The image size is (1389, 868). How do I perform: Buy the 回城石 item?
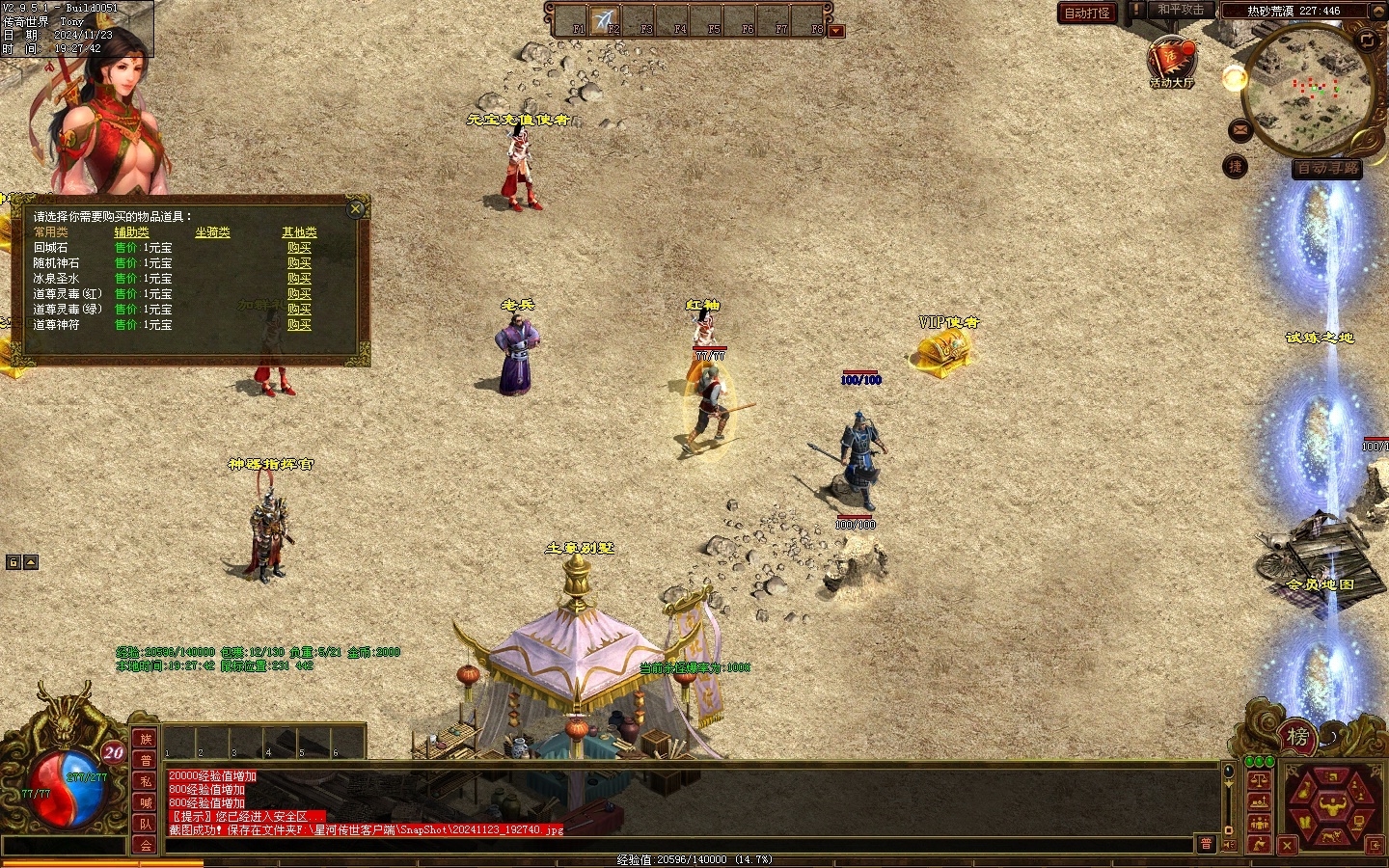coord(299,248)
